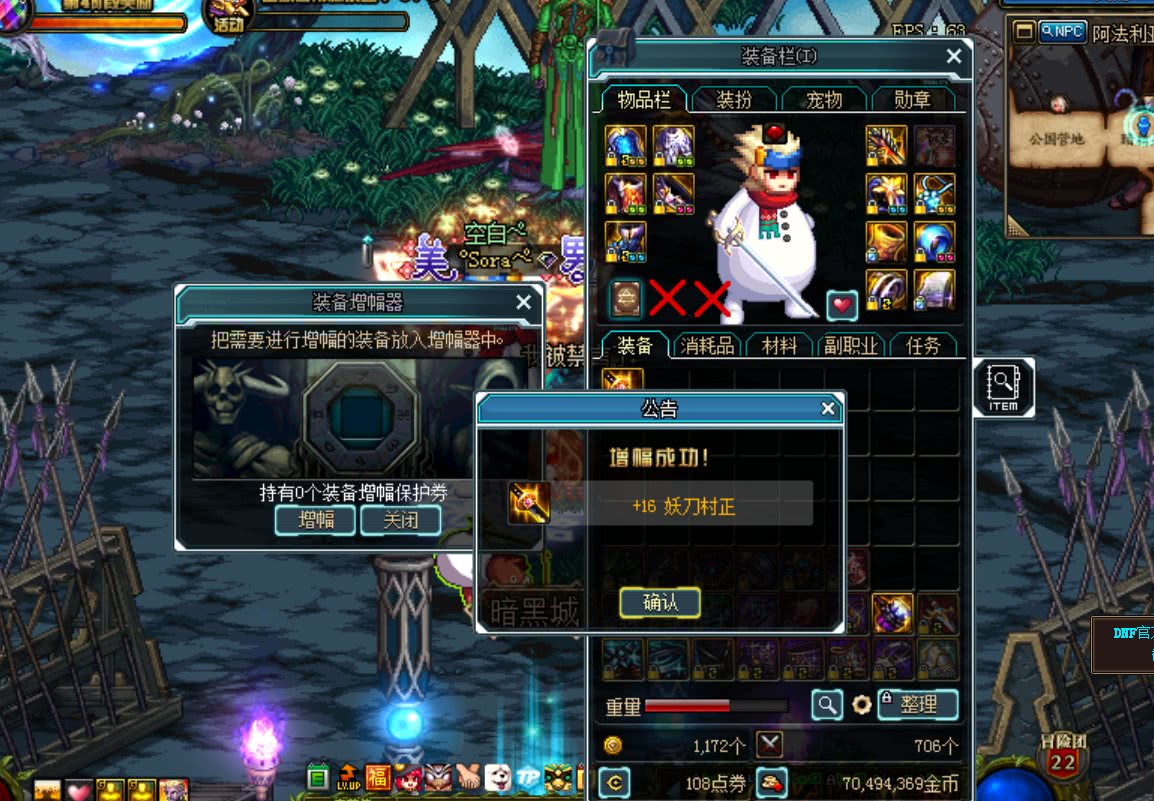The width and height of the screenshot is (1154, 801).
Task: Open the 宠物 pet tab
Action: coord(823,99)
